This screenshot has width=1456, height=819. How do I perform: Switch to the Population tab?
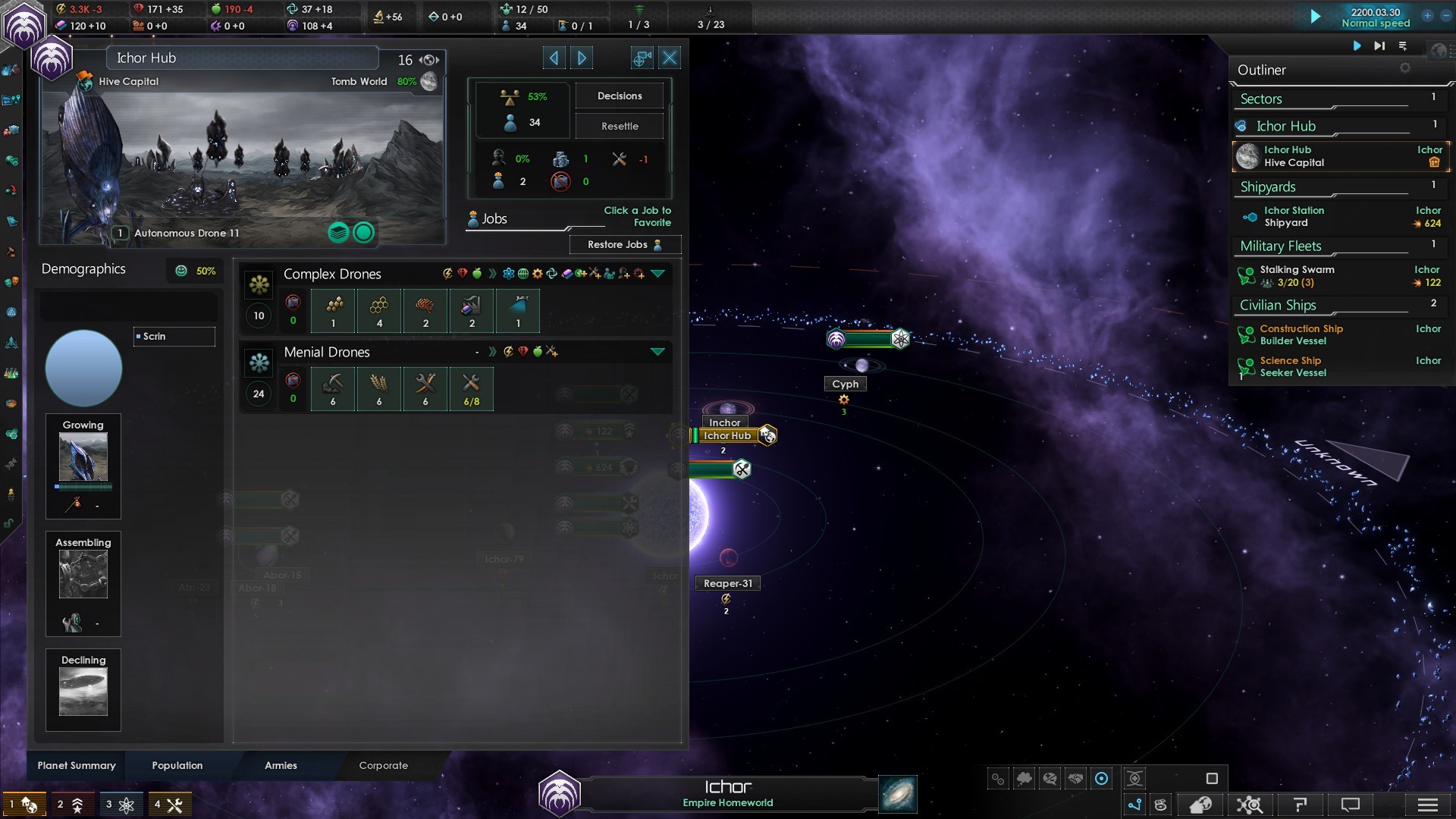177,765
